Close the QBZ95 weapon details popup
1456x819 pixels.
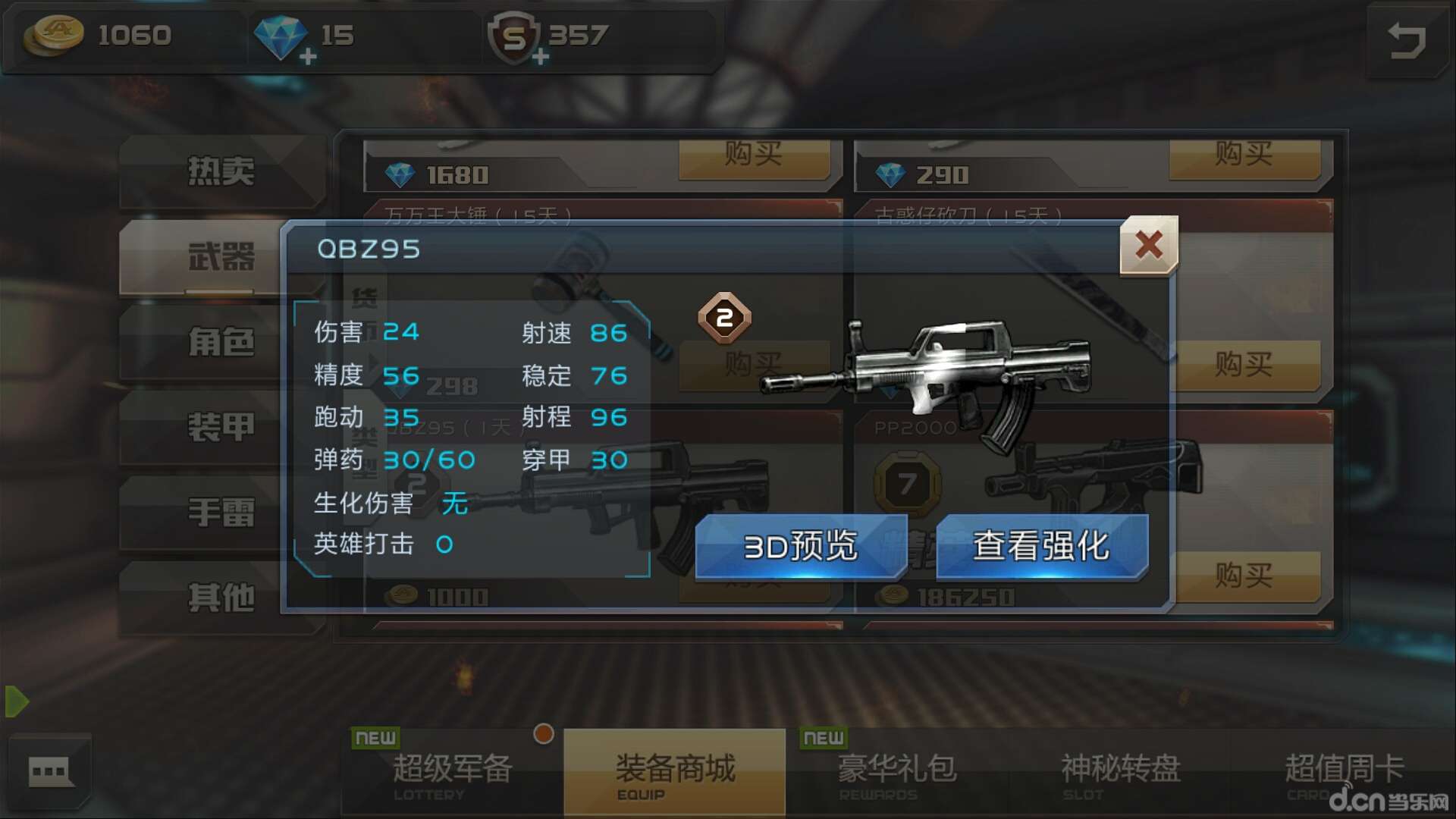pos(1148,246)
